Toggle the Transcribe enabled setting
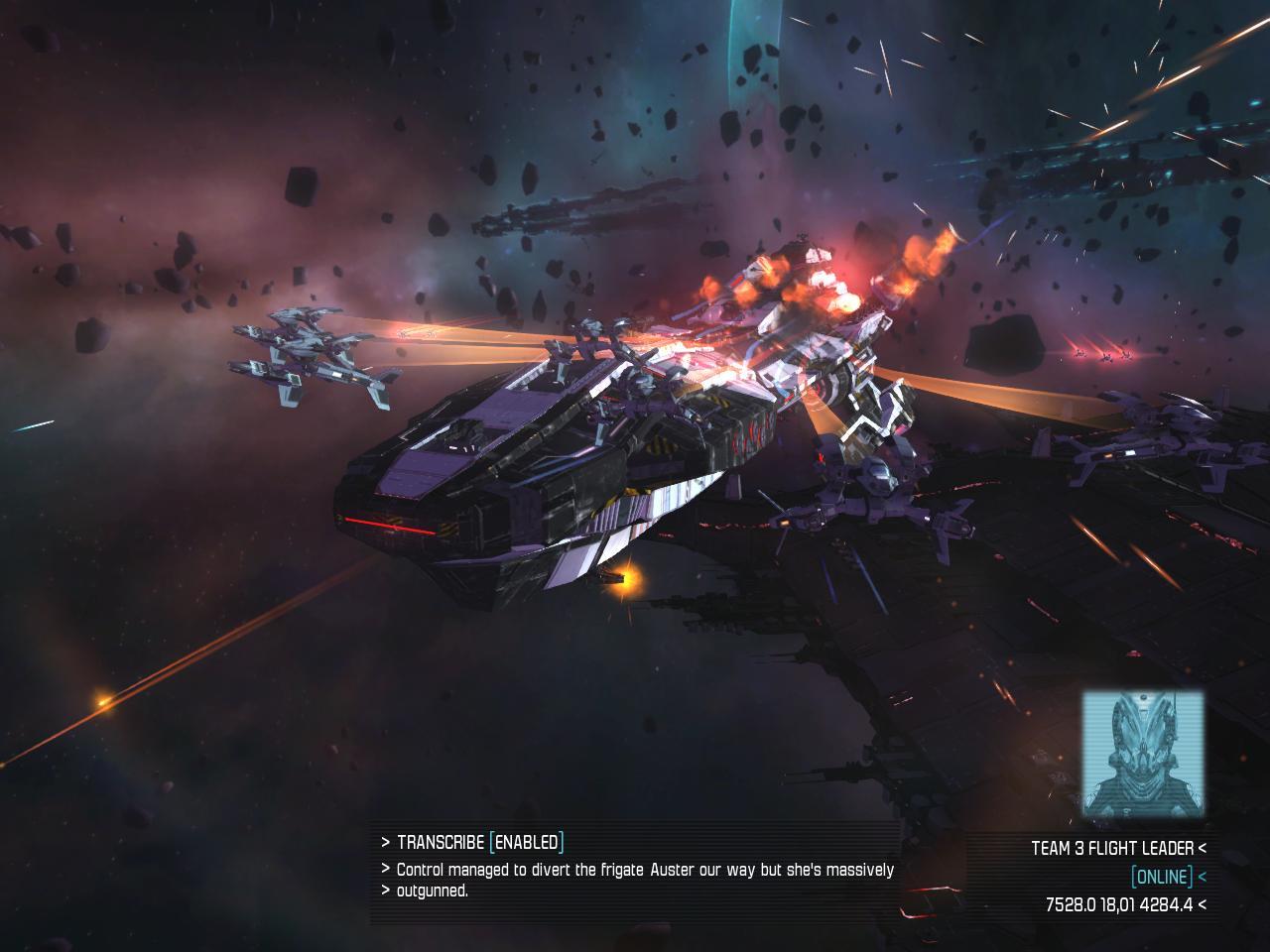This screenshot has height=952, width=1270. pos(526,843)
